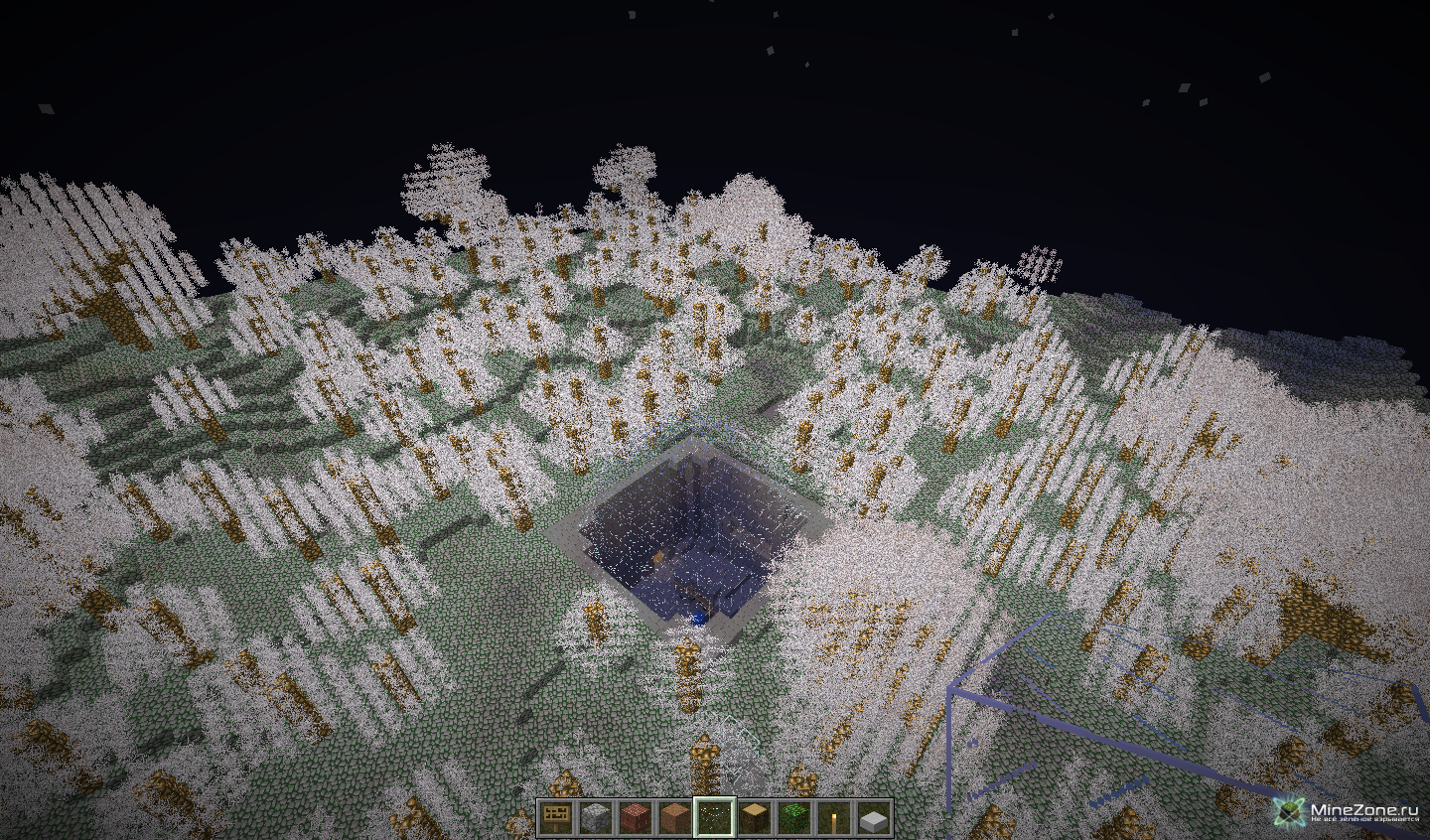Select the red brick block slot
The width and height of the screenshot is (1430, 840).
(x=635, y=817)
